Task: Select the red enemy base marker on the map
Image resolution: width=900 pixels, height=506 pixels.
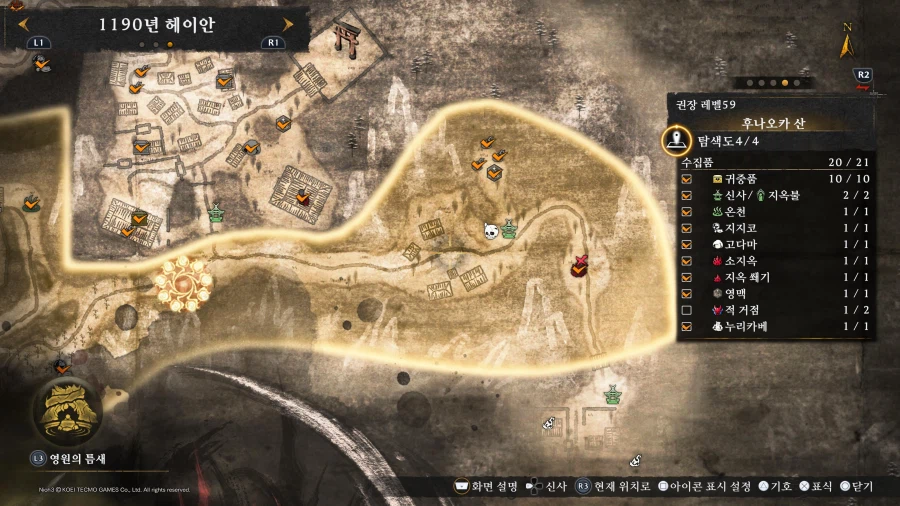Action: (579, 266)
